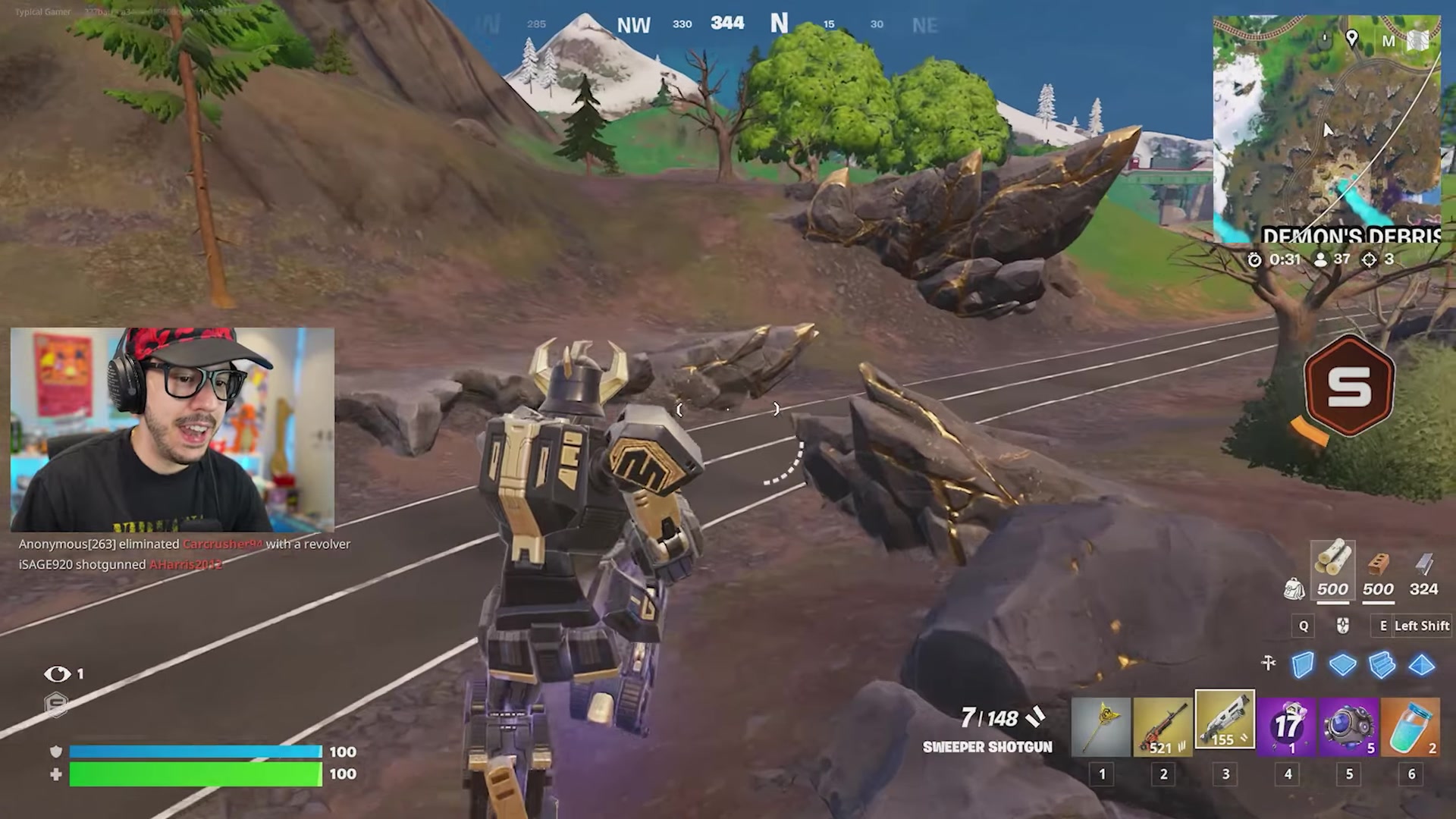The width and height of the screenshot is (1456, 819).
Task: Choose the wall building piece
Action: [x=1303, y=665]
